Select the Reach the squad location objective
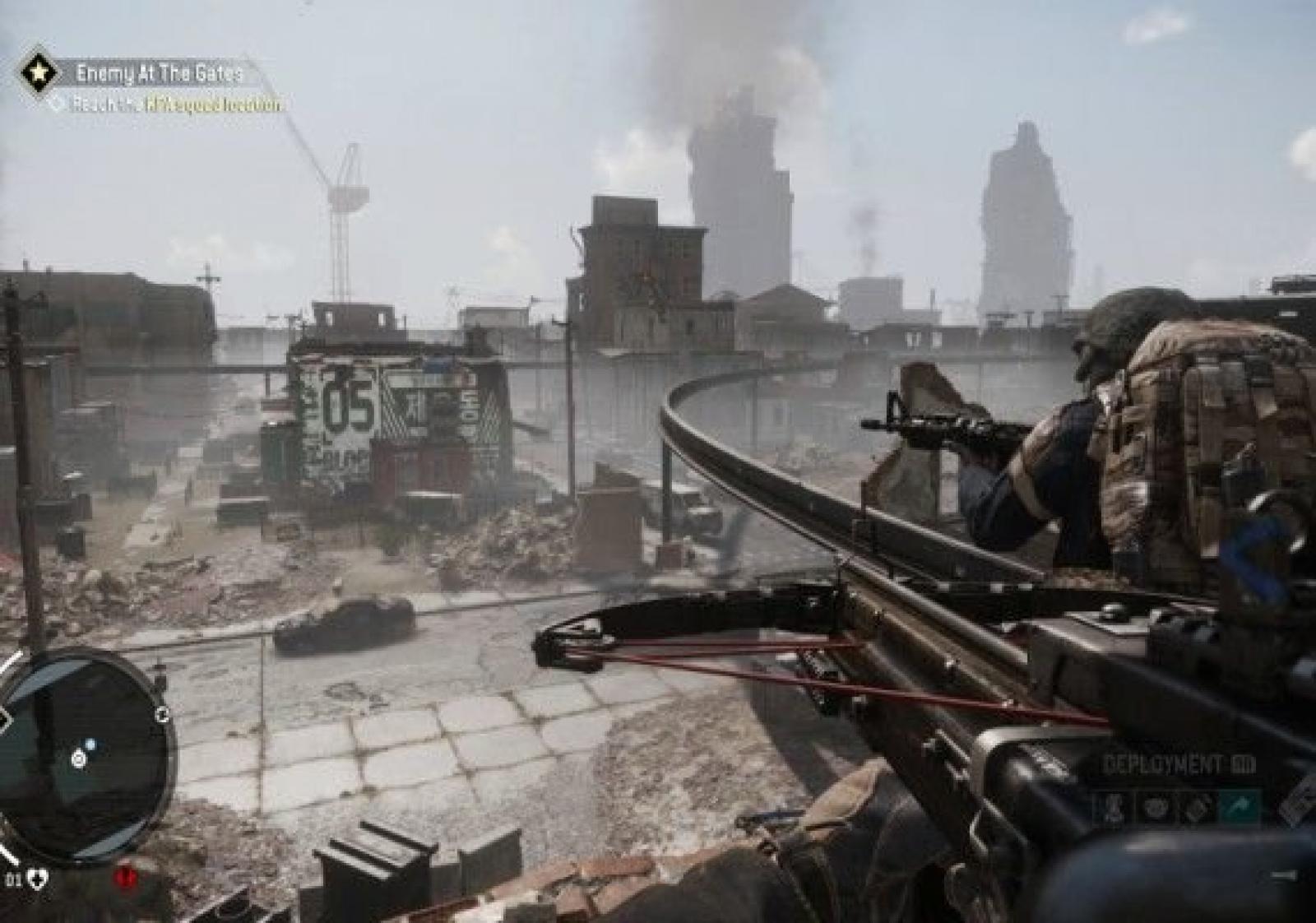This screenshot has height=923, width=1316. point(175,104)
